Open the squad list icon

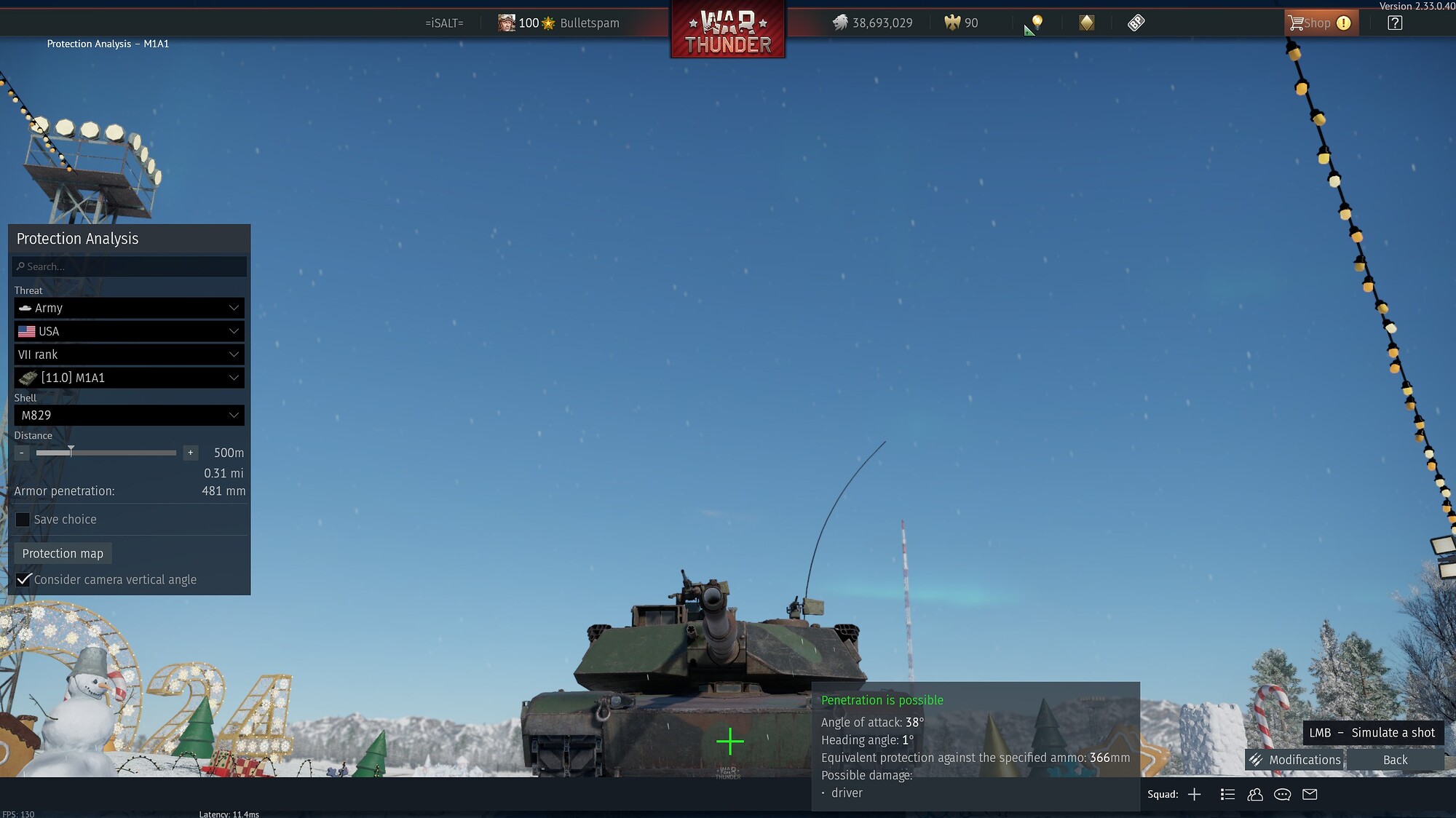(1228, 795)
